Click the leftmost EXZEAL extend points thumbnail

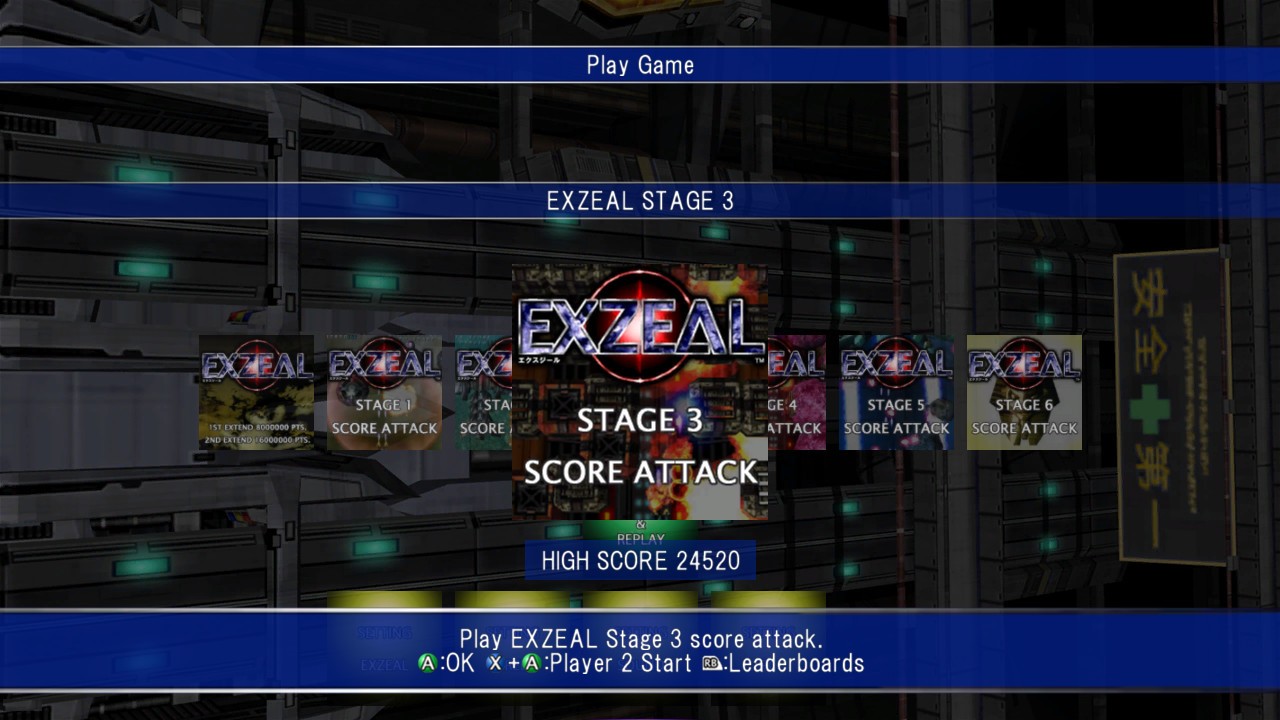coord(255,392)
